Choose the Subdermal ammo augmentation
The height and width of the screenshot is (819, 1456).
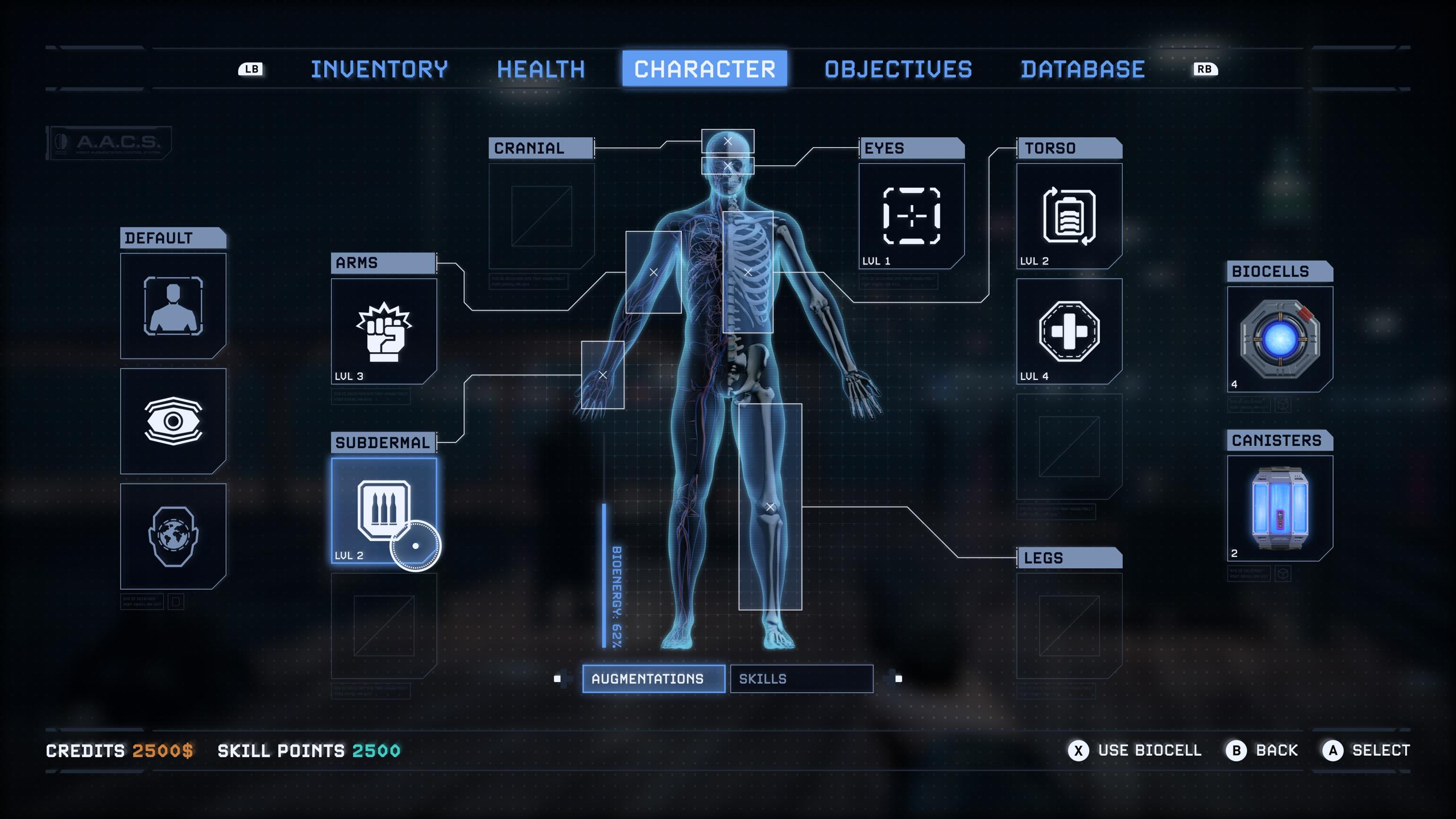point(384,510)
